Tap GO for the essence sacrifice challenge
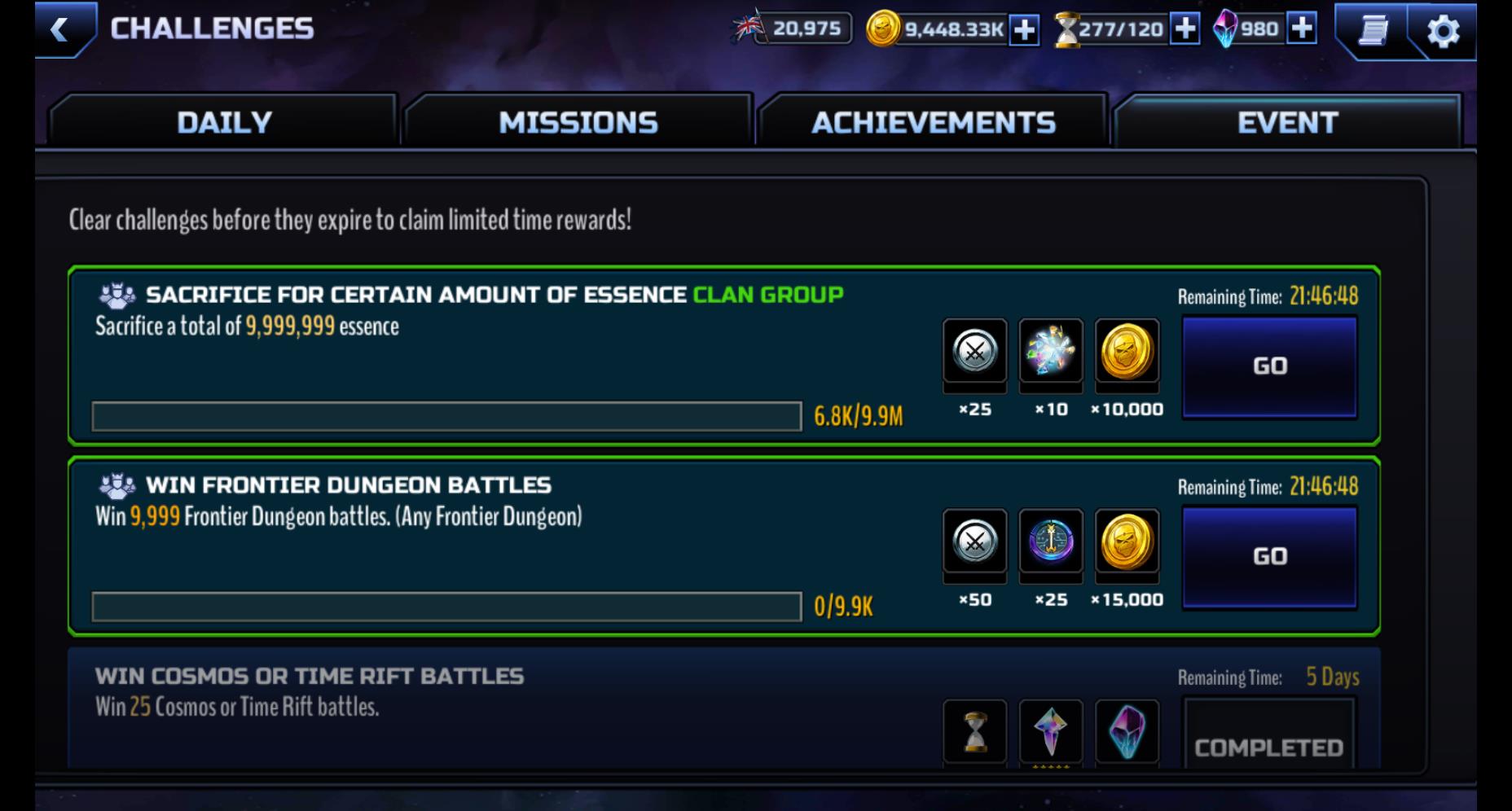Viewport: 1512px width, 811px height. pyautogui.click(x=1269, y=366)
